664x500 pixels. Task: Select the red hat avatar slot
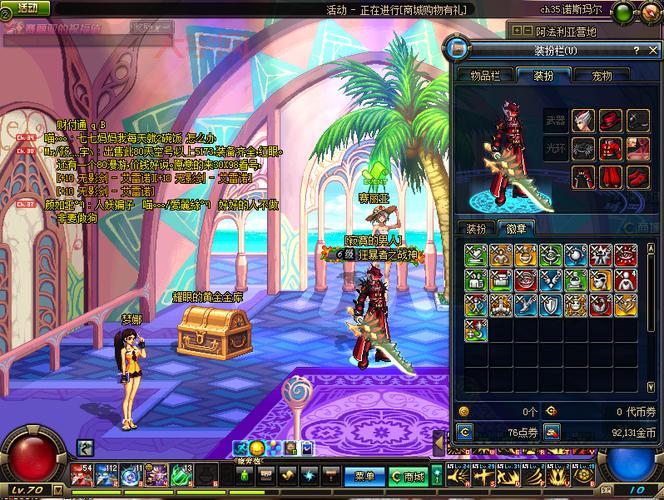point(612,121)
